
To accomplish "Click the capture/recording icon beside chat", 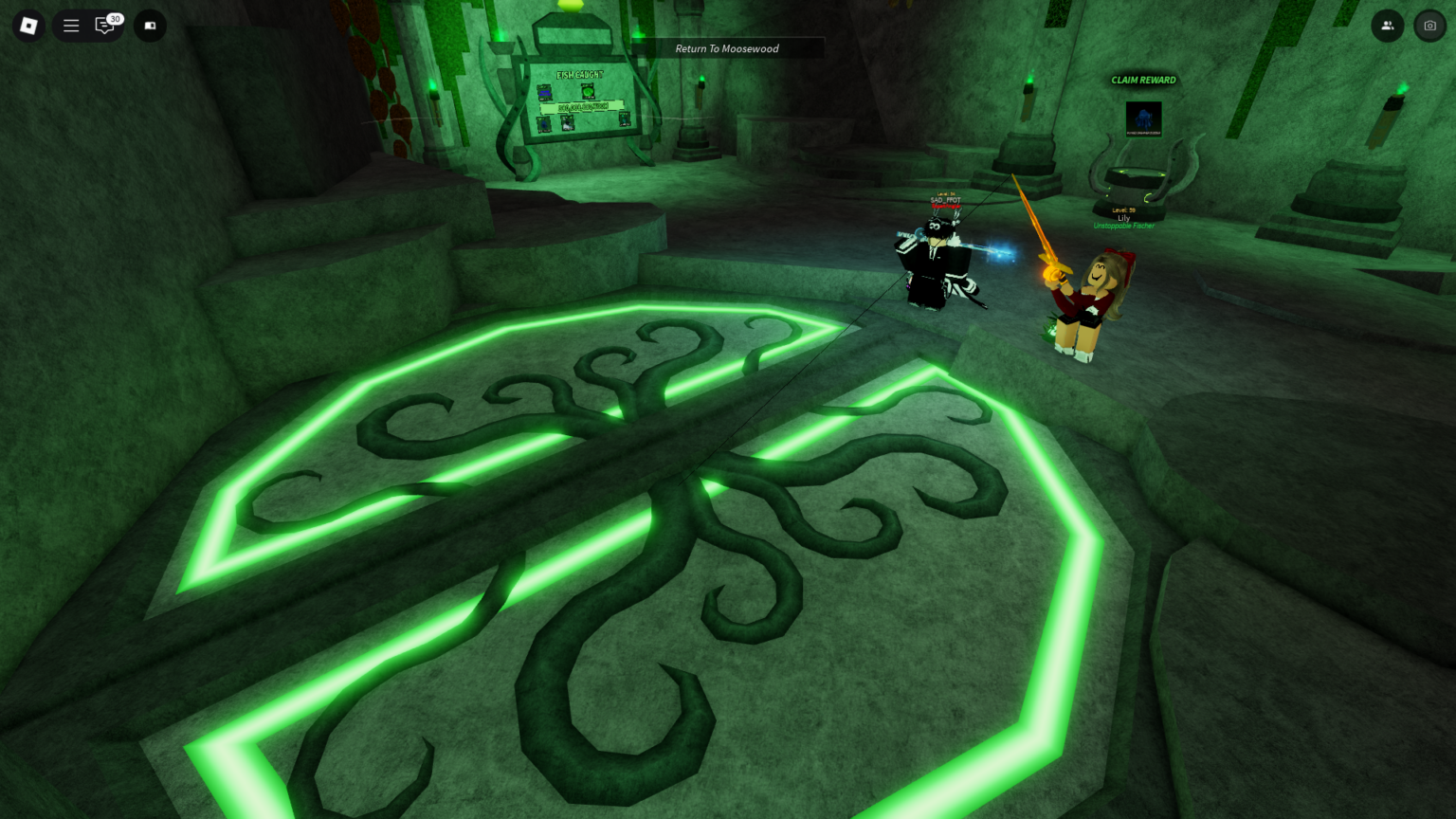I will [x=150, y=26].
